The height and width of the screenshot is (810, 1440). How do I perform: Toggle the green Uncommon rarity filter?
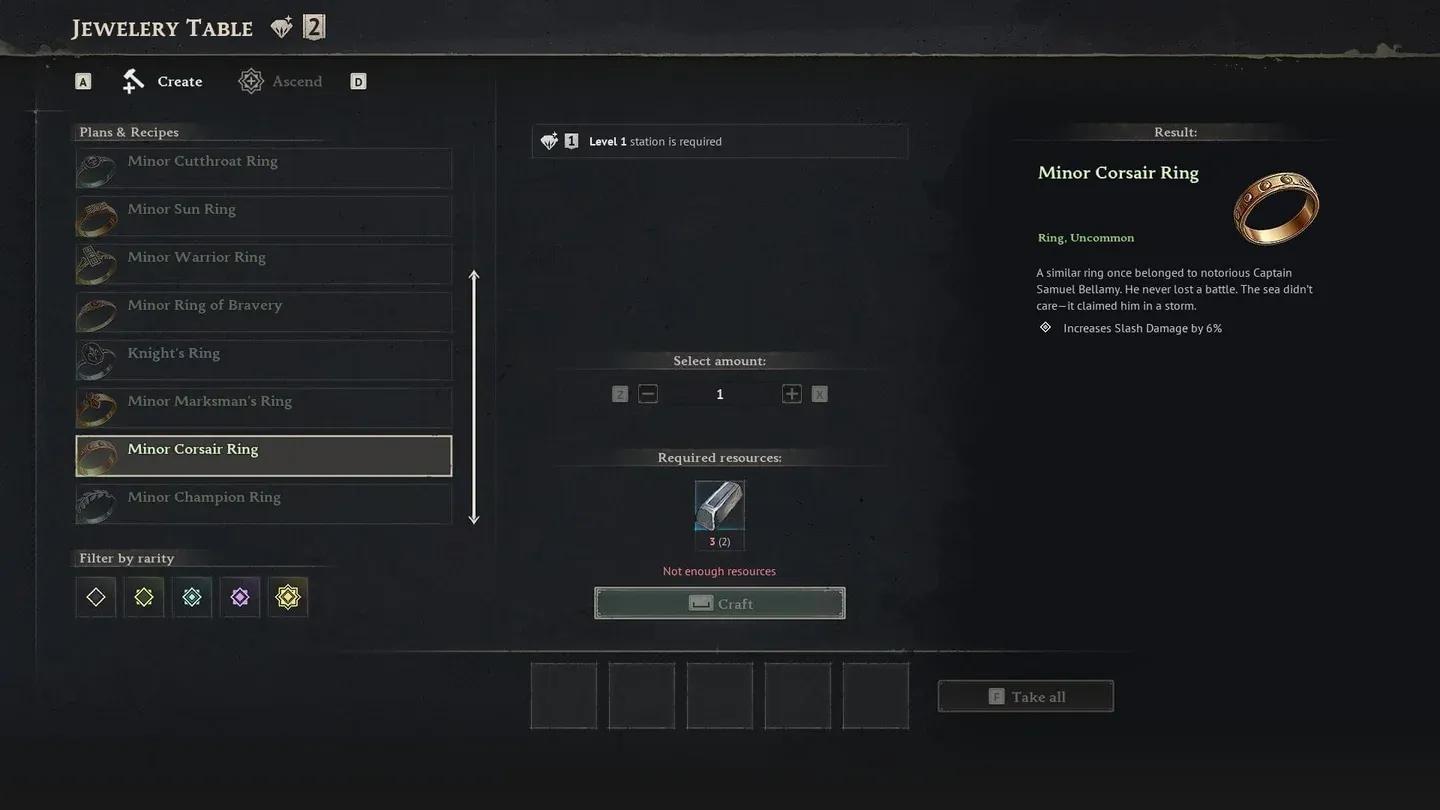click(143, 596)
